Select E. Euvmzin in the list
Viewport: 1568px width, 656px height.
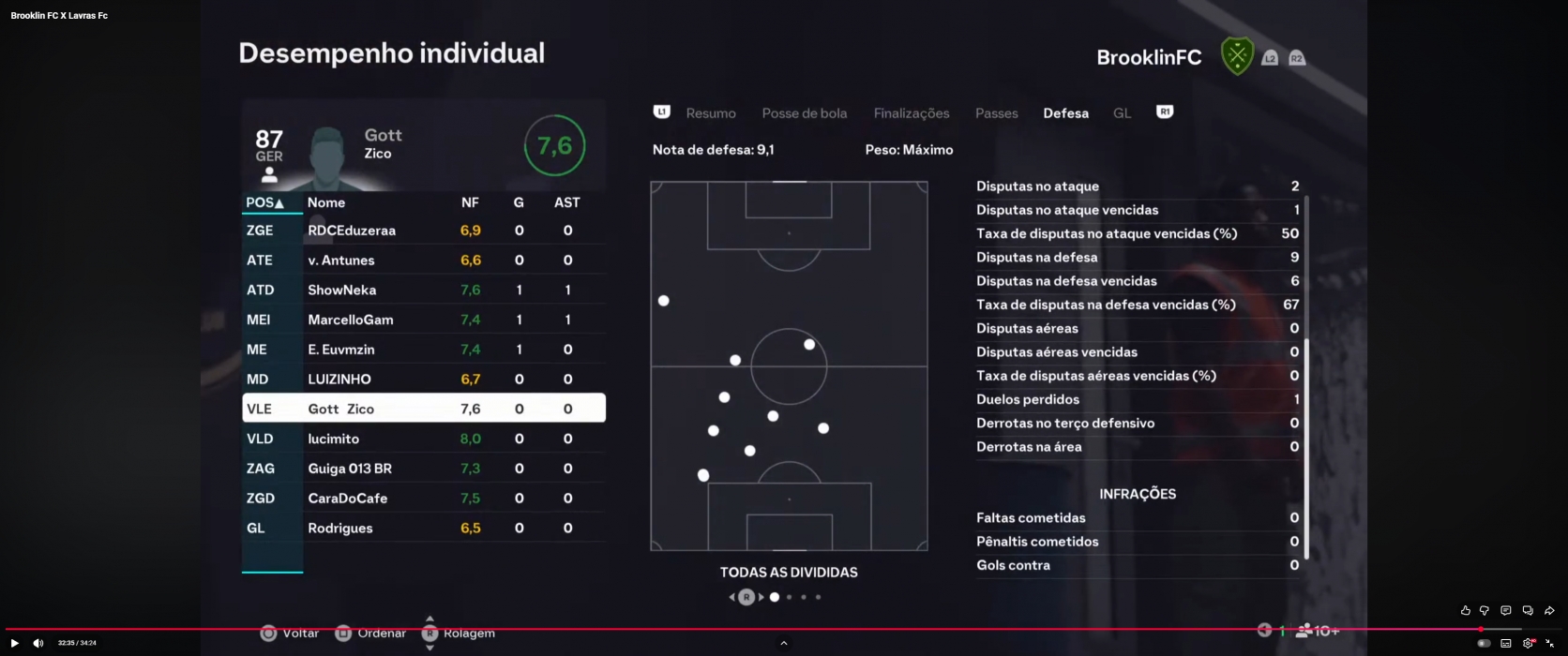coord(423,350)
